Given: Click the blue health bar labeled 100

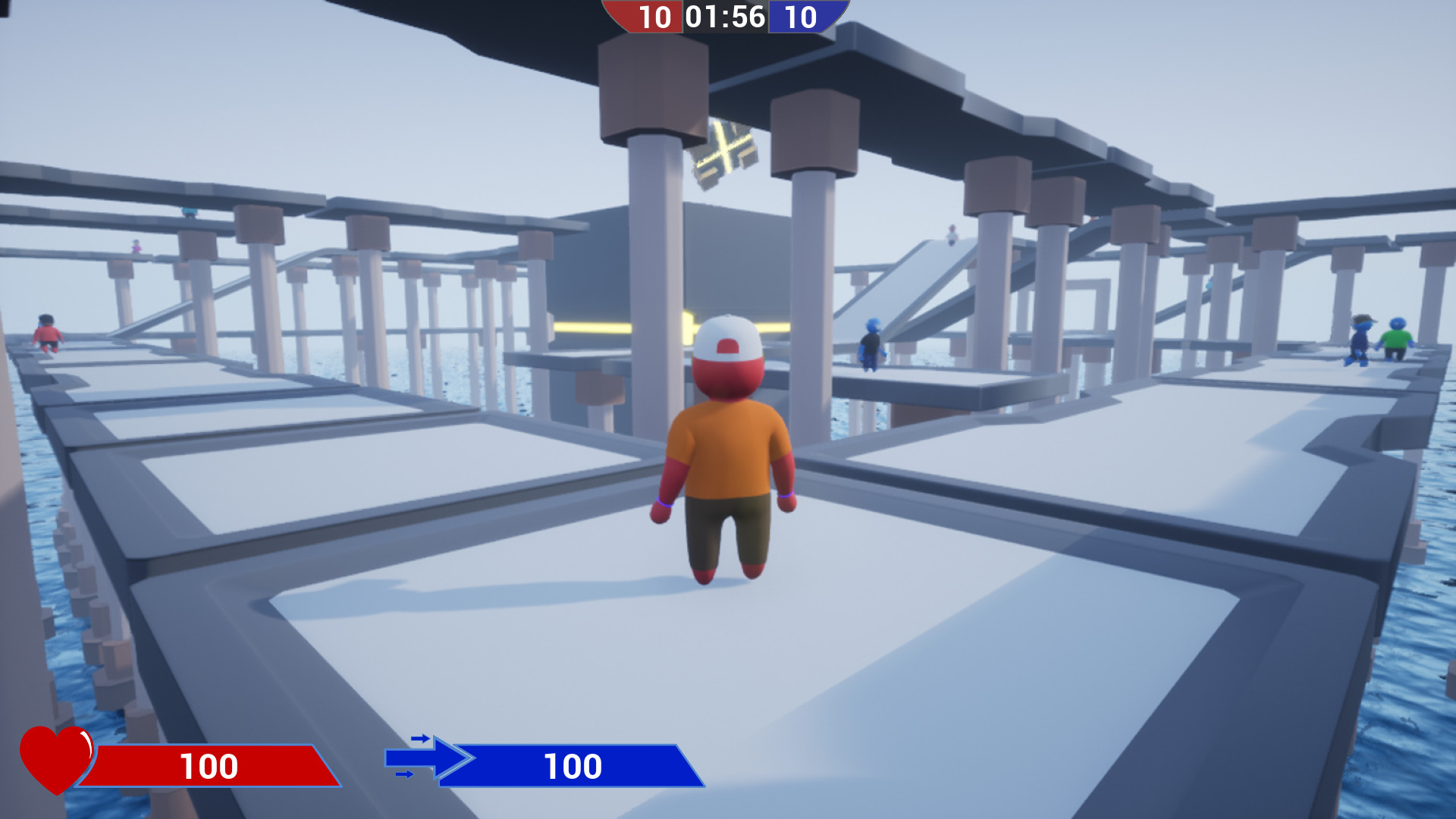Looking at the screenshot, I should [x=573, y=766].
